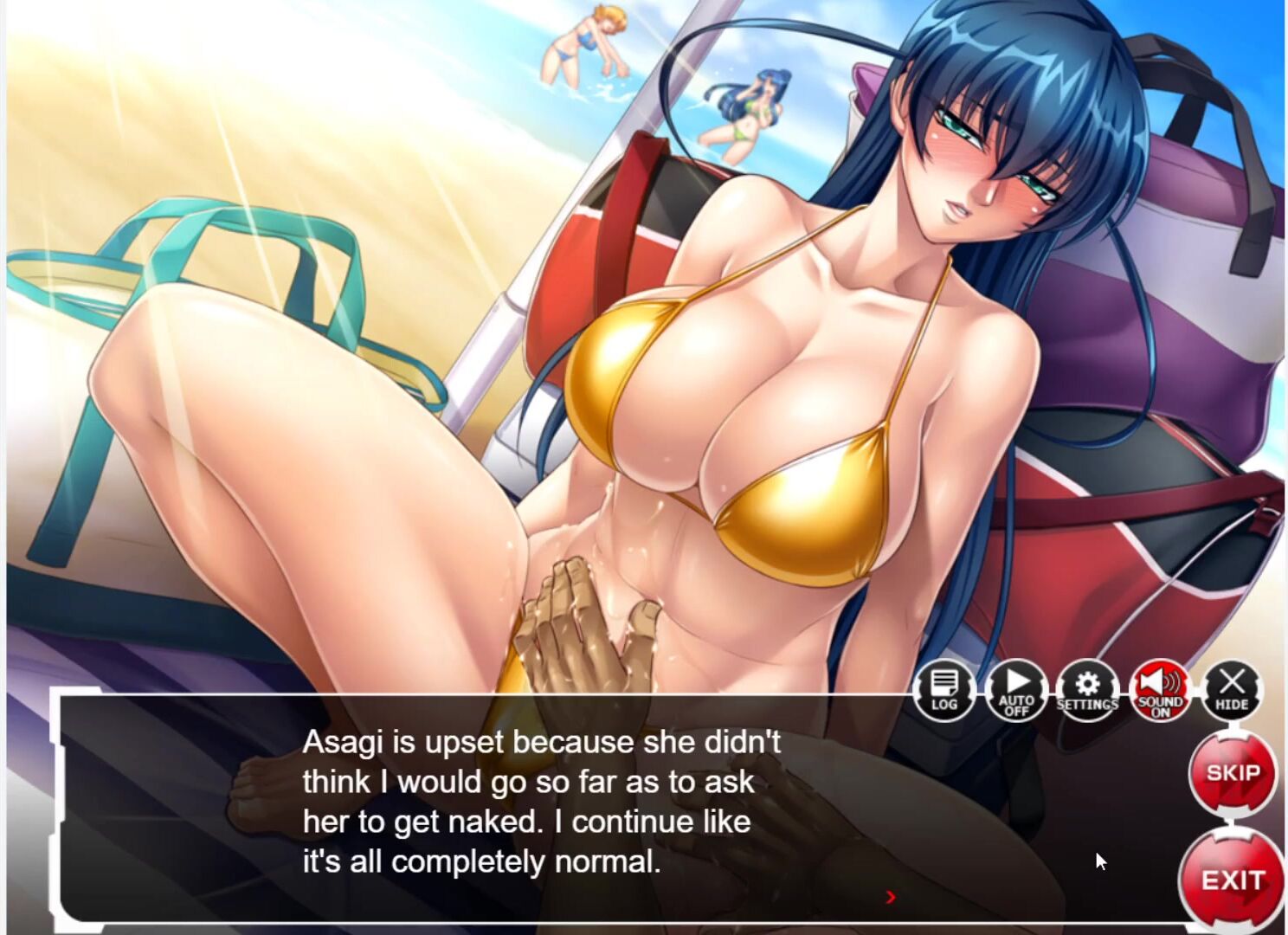Open the Settings gear menu

1087,691
